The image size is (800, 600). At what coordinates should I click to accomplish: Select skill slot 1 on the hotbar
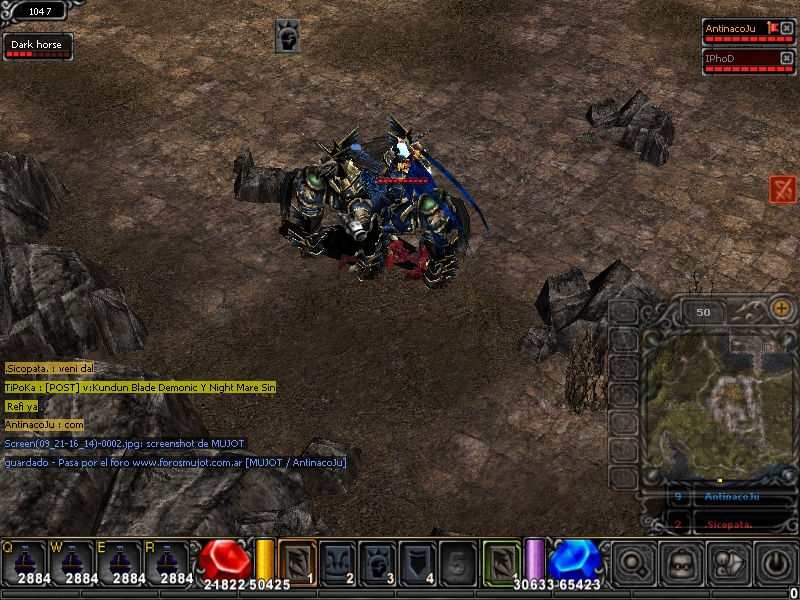297,561
